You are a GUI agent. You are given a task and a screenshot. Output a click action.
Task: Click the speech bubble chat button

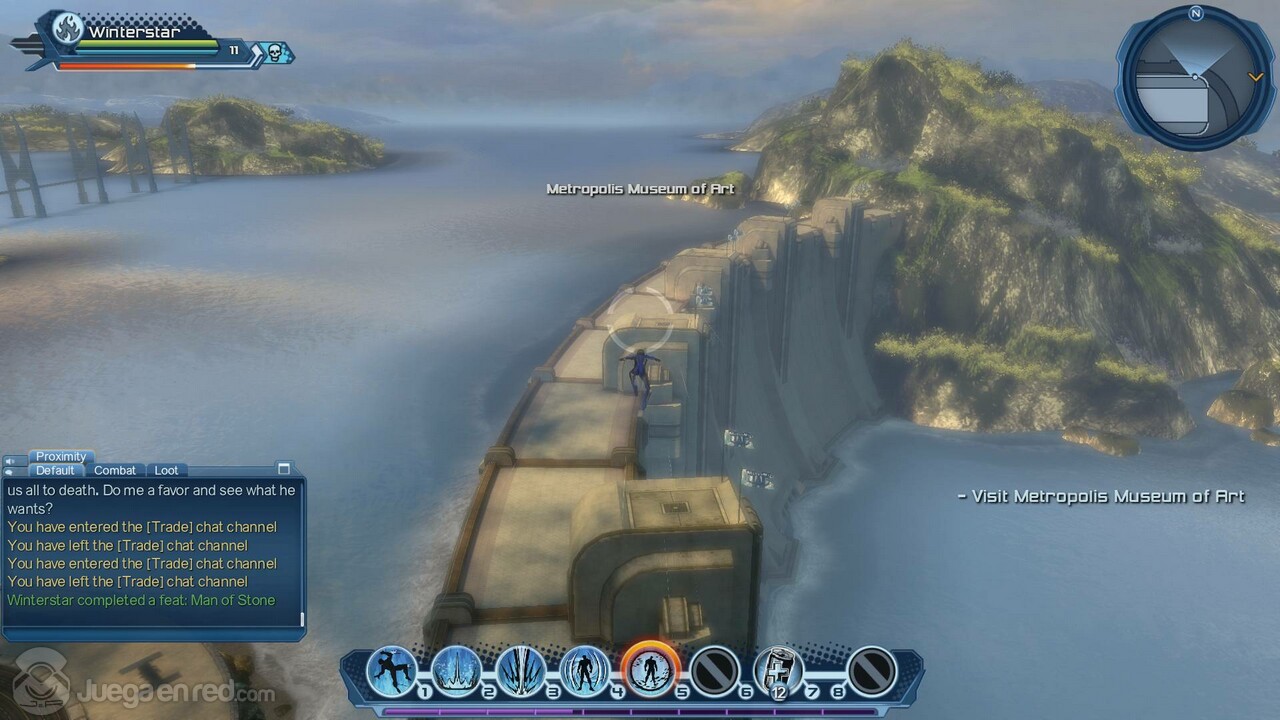(10, 472)
